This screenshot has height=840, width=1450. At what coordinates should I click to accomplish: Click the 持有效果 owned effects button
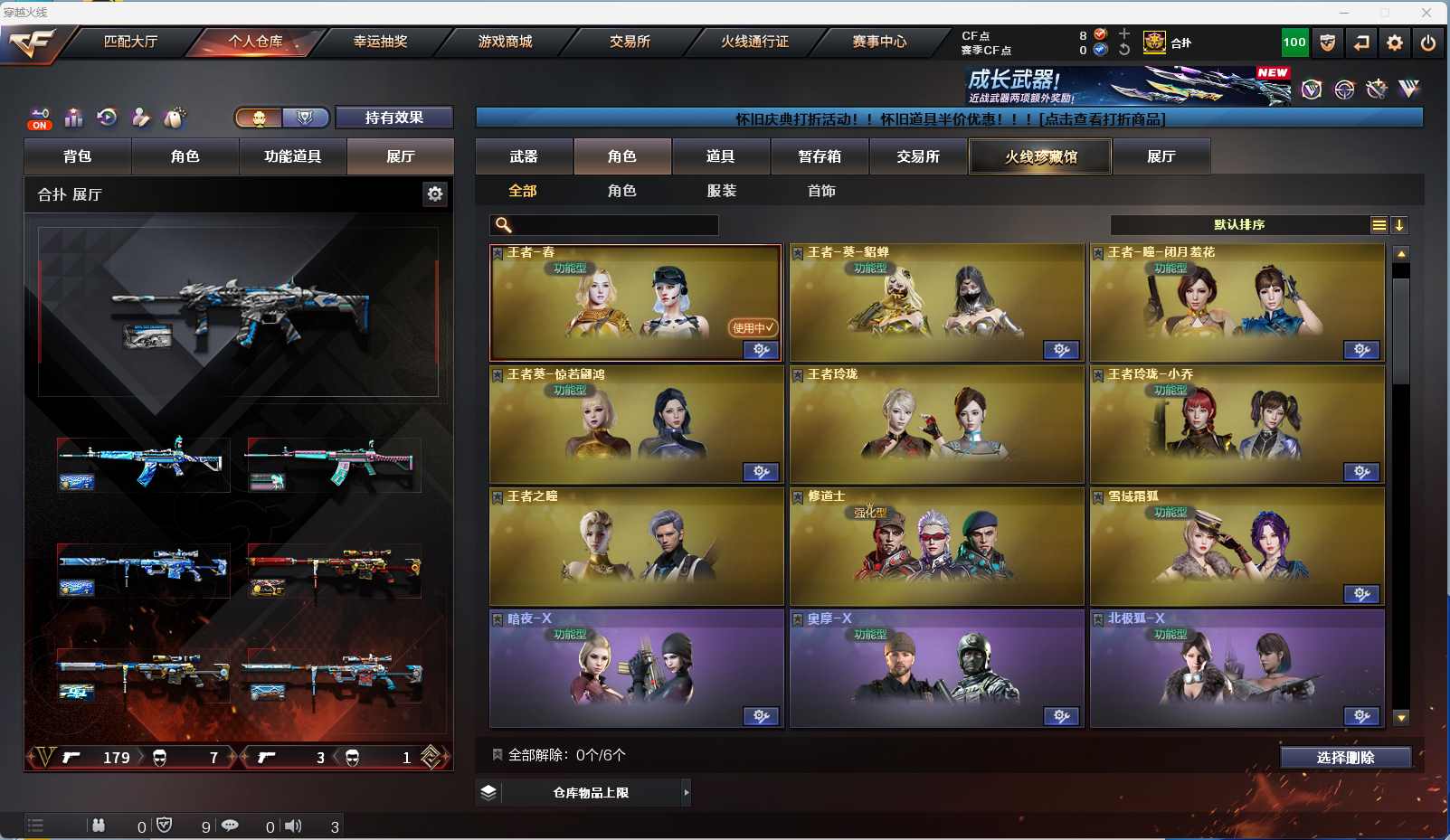(393, 118)
